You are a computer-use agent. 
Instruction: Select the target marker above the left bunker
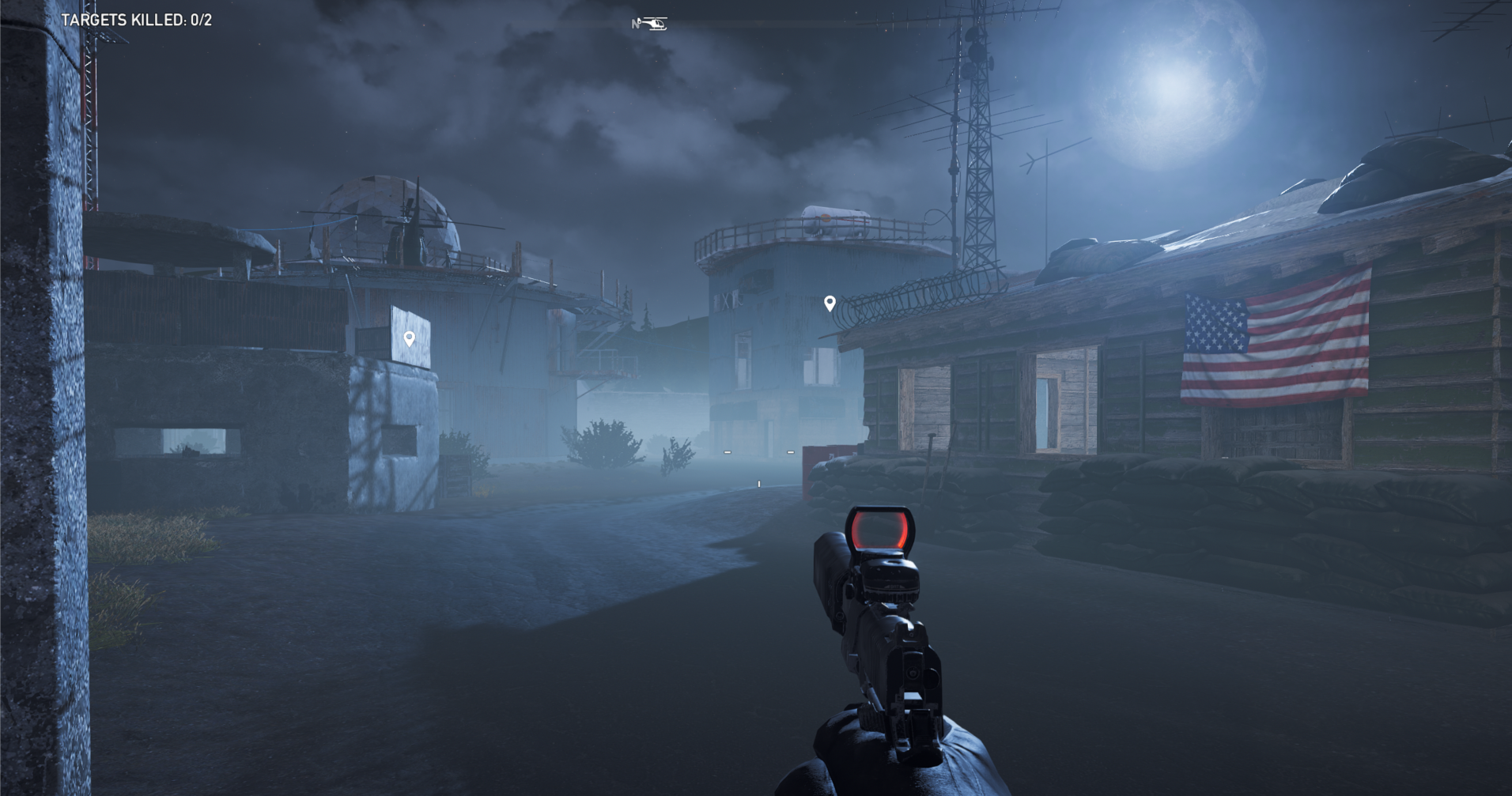pos(409,338)
